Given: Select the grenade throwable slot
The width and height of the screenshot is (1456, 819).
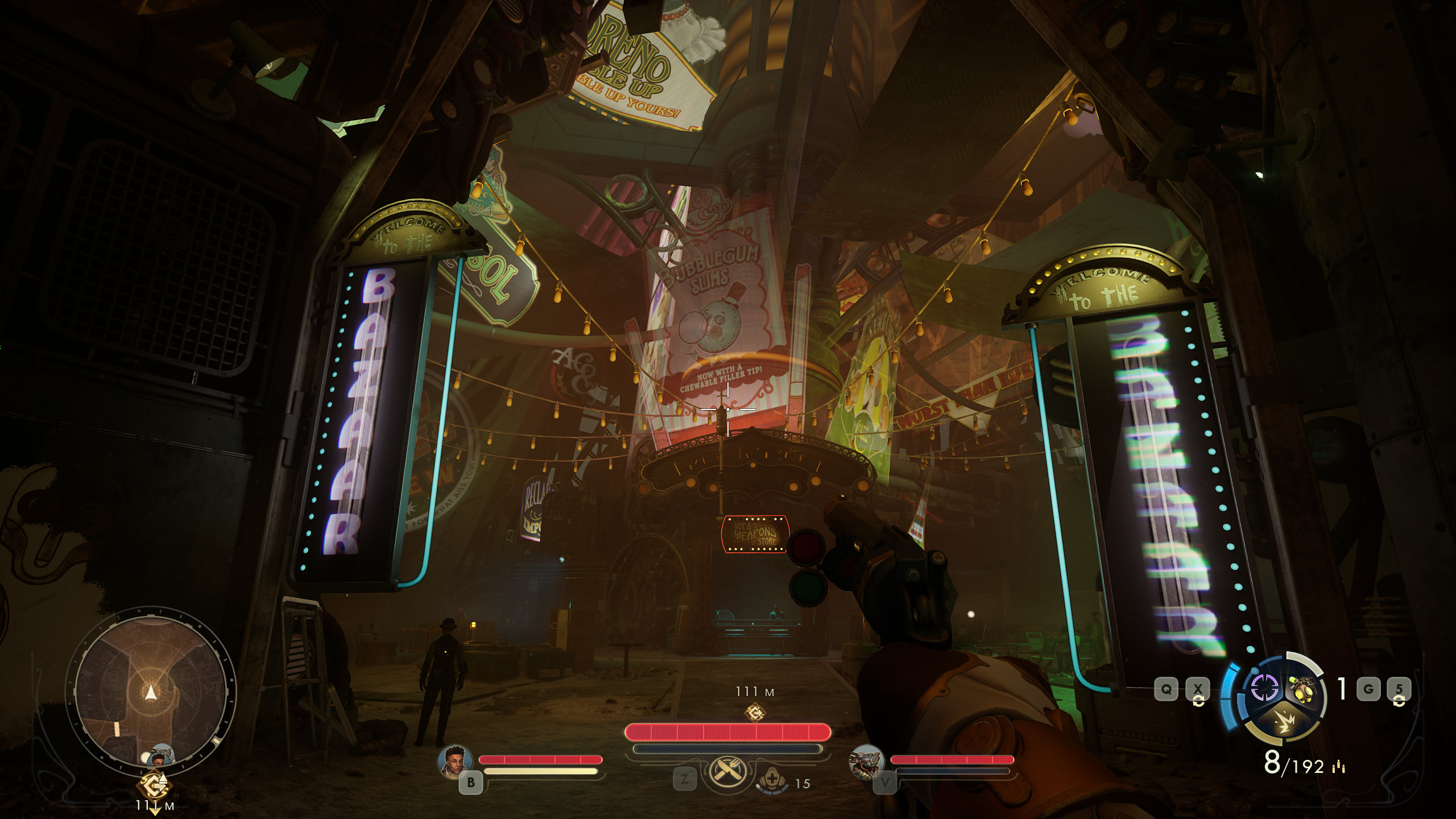Looking at the screenshot, I should click(x=1302, y=689).
